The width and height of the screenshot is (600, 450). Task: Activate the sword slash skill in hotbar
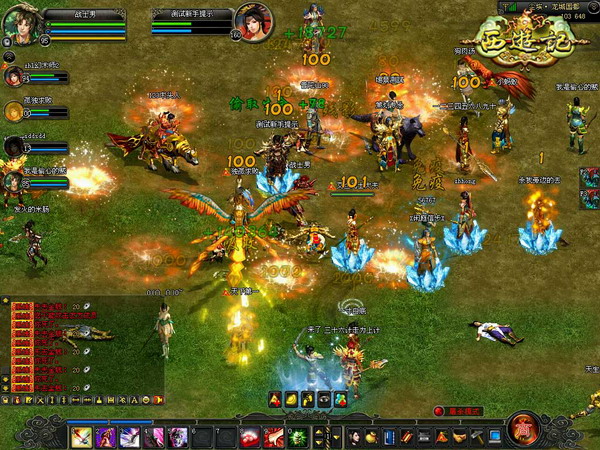[82, 436]
